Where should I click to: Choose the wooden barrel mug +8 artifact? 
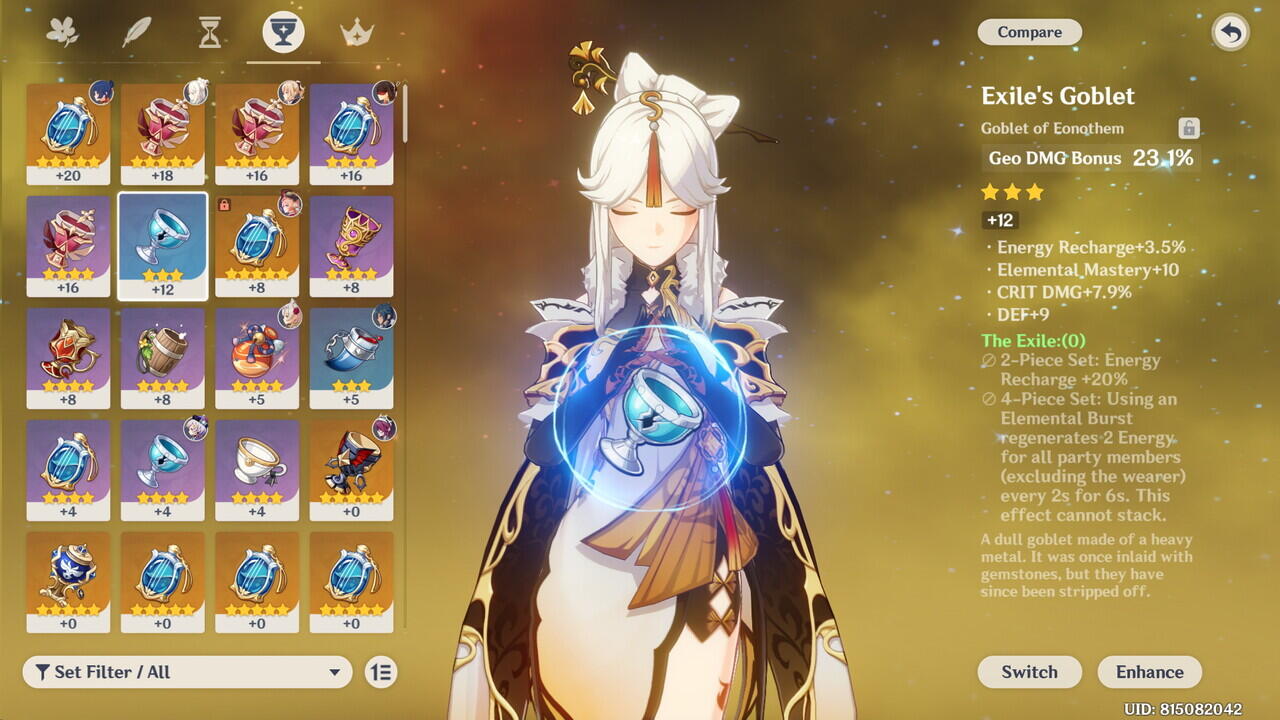(162, 357)
